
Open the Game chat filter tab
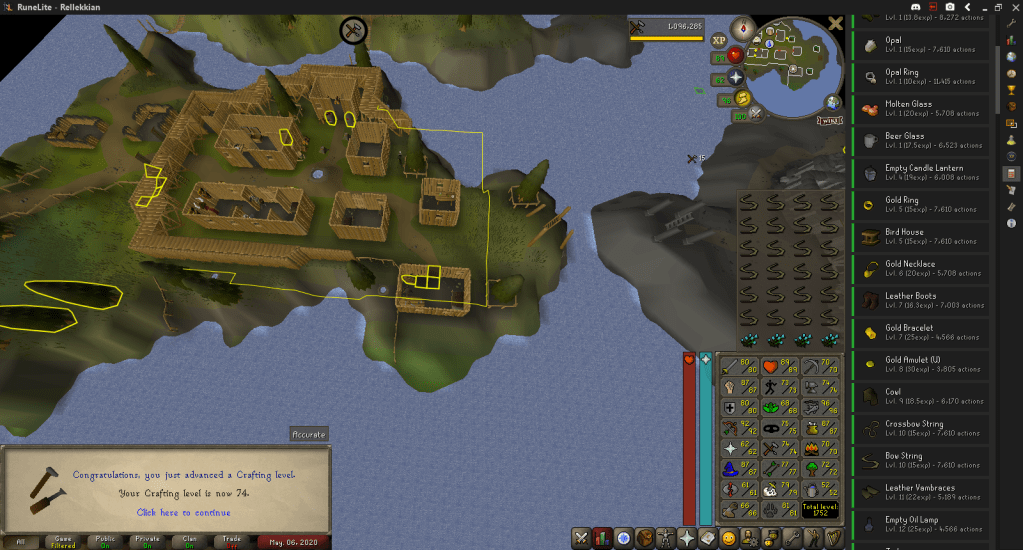click(x=64, y=541)
